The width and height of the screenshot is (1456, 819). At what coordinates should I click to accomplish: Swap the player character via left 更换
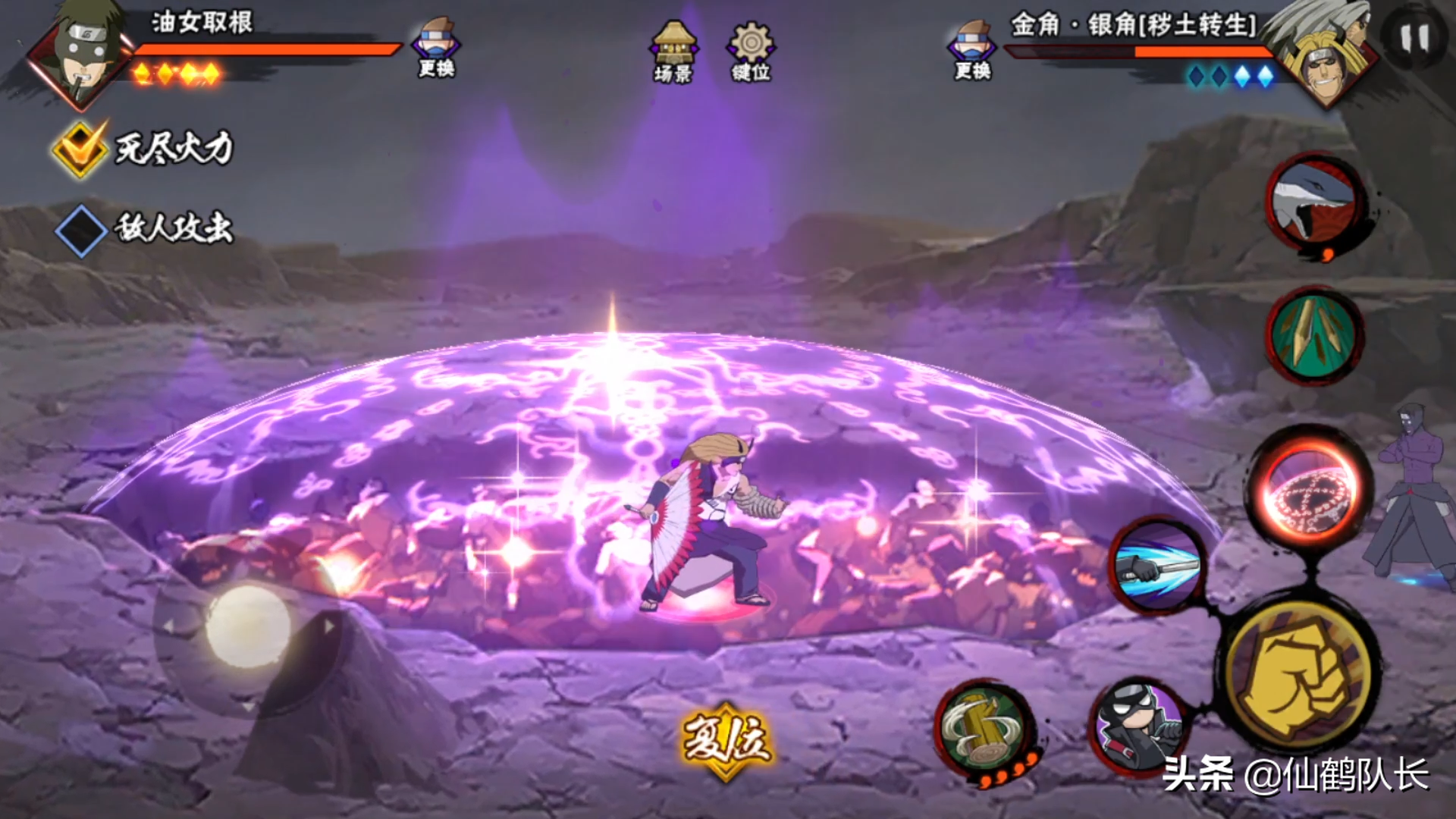[436, 47]
